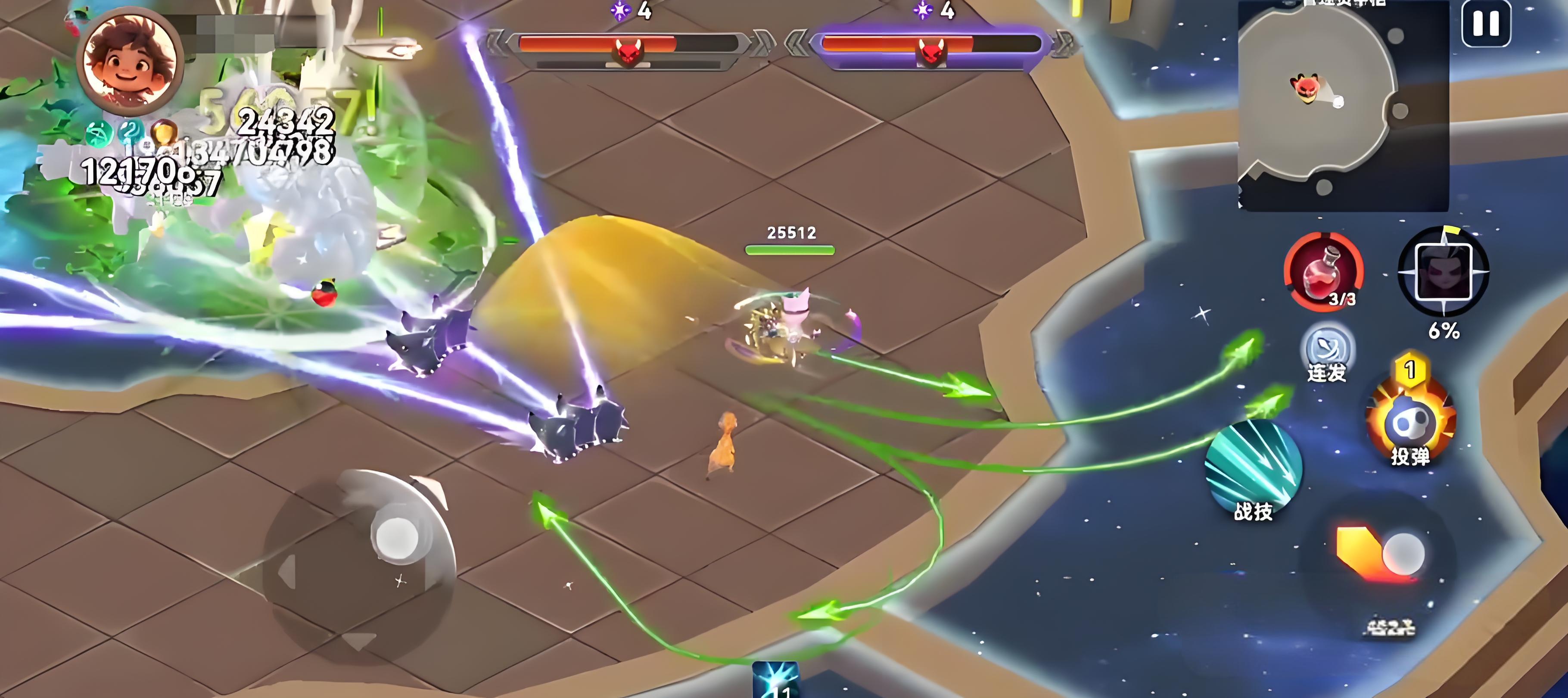The image size is (1568, 698).
Task: Pause the game
Action: click(1486, 25)
